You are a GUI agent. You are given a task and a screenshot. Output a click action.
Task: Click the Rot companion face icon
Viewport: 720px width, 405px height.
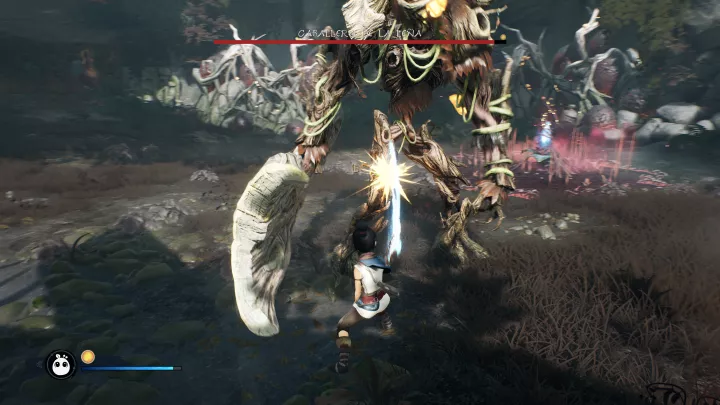click(x=60, y=365)
